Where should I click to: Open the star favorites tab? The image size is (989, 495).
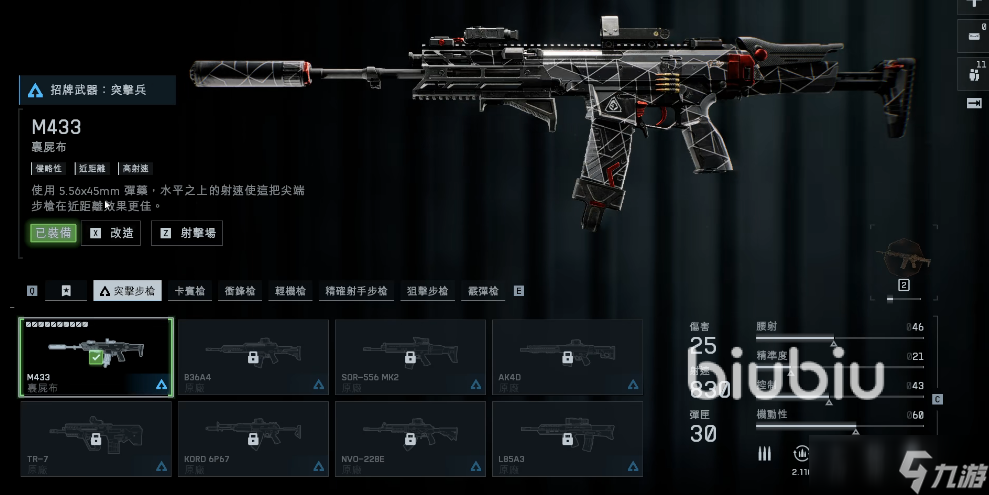coord(66,291)
